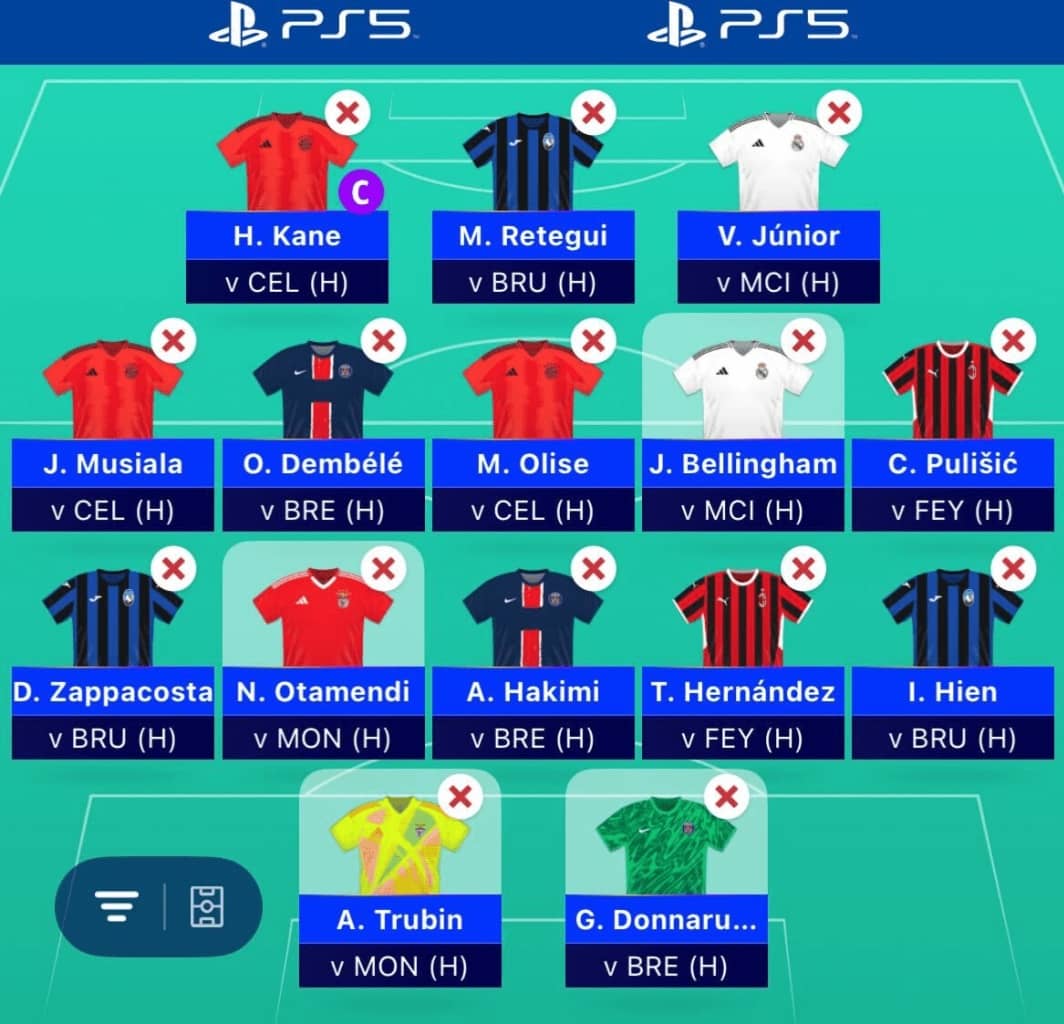
Task: Remove G. Donnarumma with the red X
Action: pyautogui.click(x=727, y=797)
